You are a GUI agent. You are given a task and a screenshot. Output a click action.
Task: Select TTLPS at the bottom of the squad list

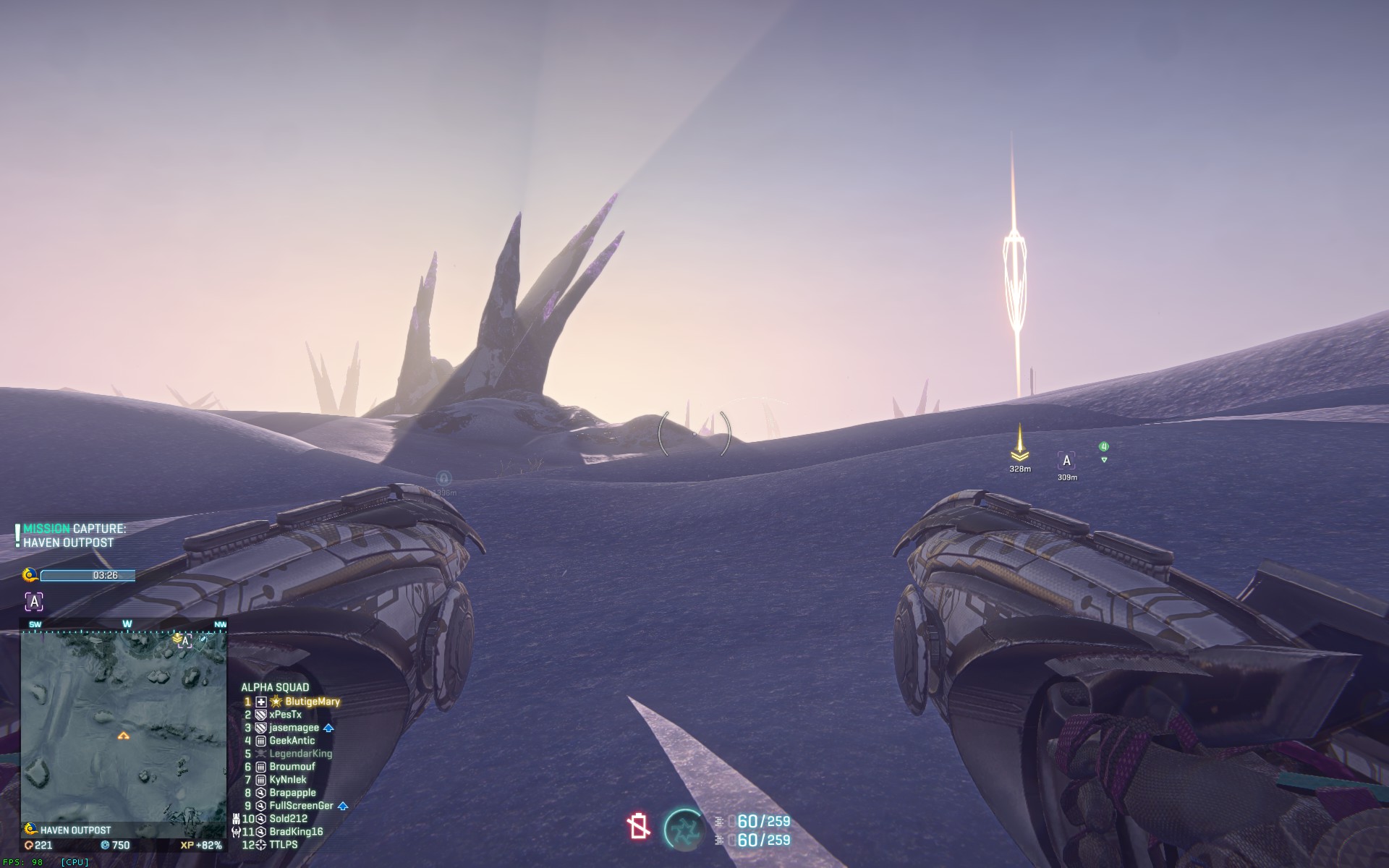click(283, 845)
